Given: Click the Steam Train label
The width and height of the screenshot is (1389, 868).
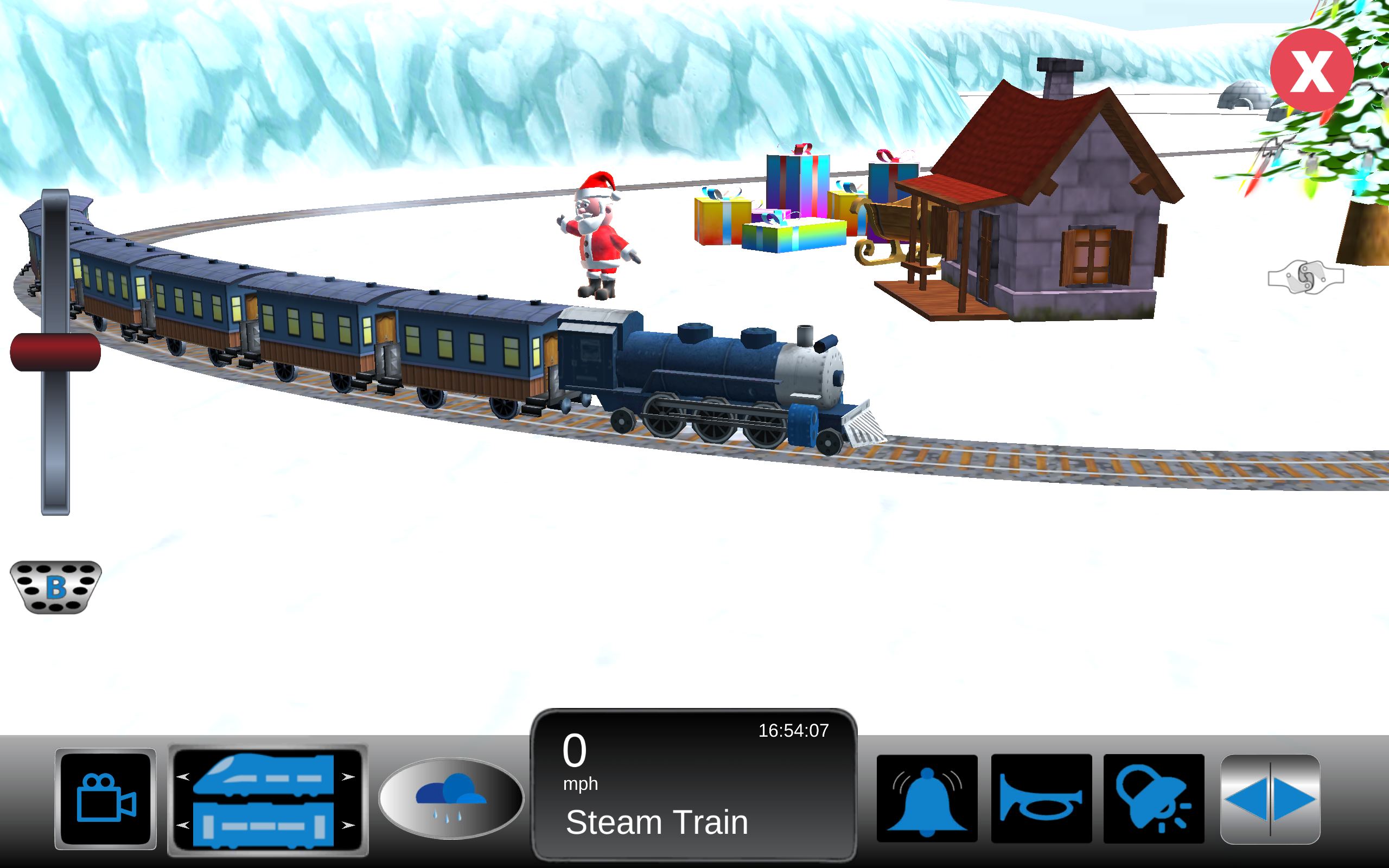Looking at the screenshot, I should pos(657,822).
